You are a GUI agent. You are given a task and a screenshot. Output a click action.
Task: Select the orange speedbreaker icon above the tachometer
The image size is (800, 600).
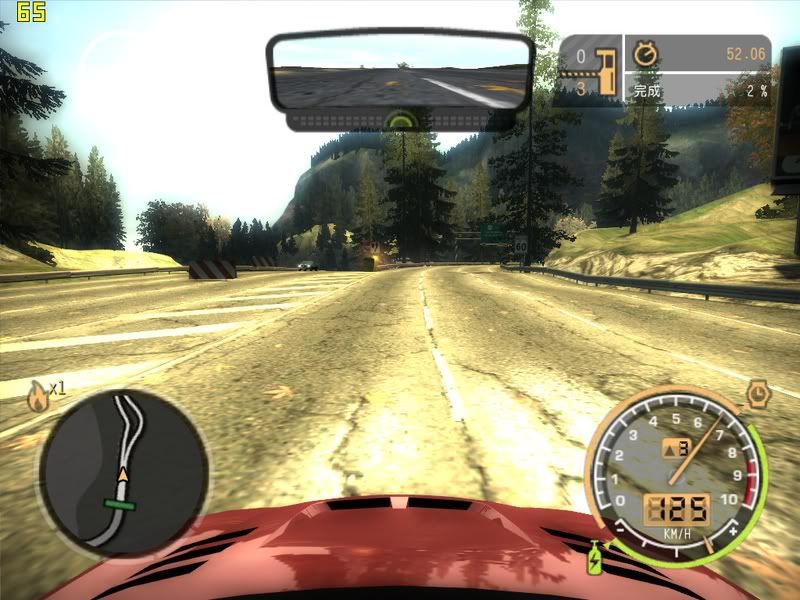coord(757,391)
